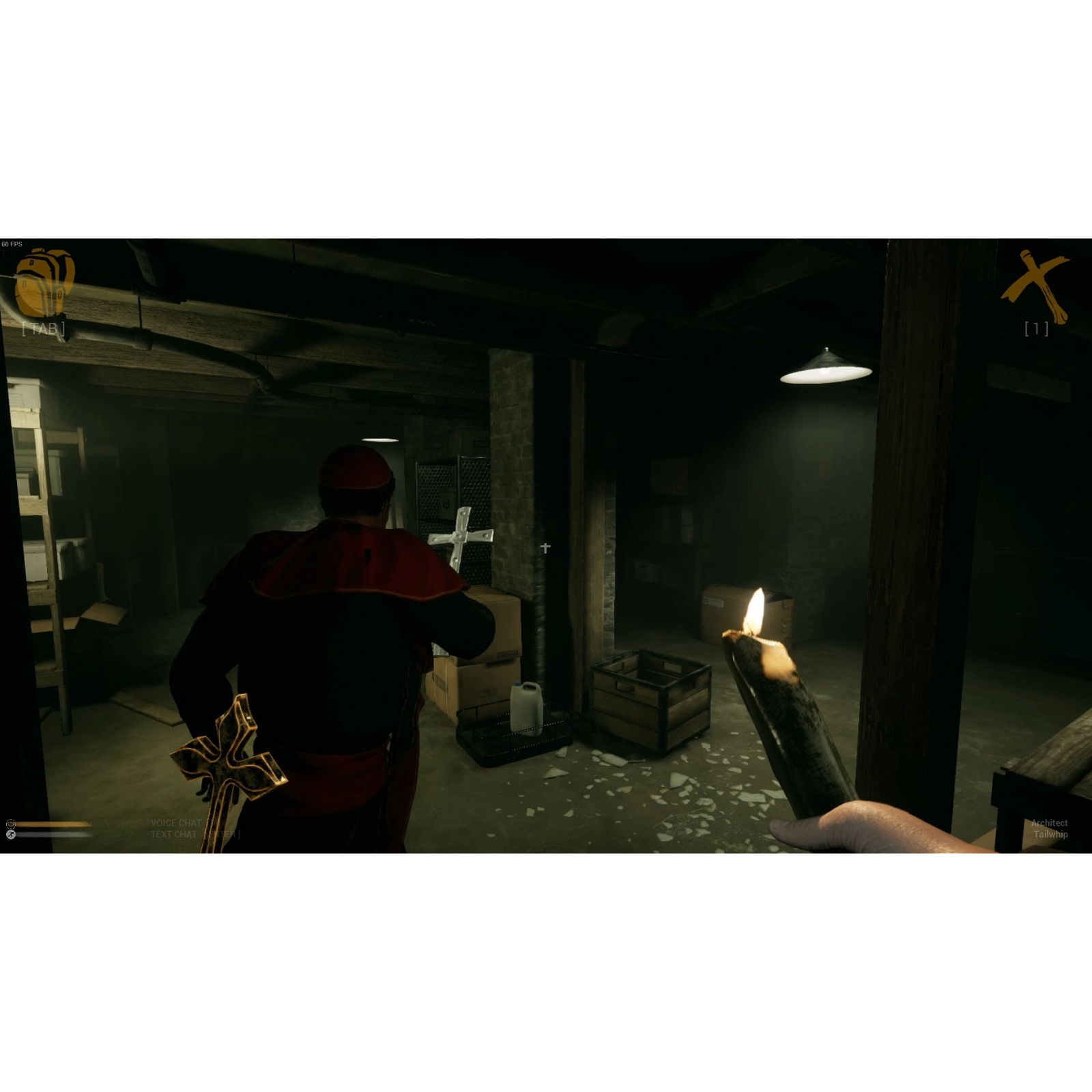Open the Text Chat box

coord(195,835)
